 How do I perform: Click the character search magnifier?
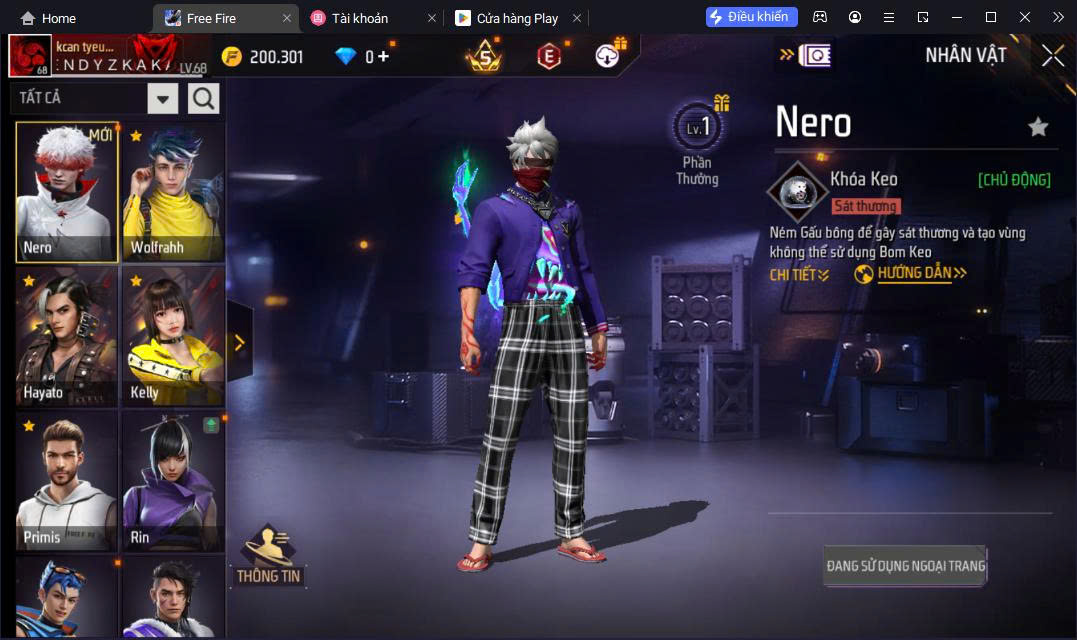click(203, 98)
